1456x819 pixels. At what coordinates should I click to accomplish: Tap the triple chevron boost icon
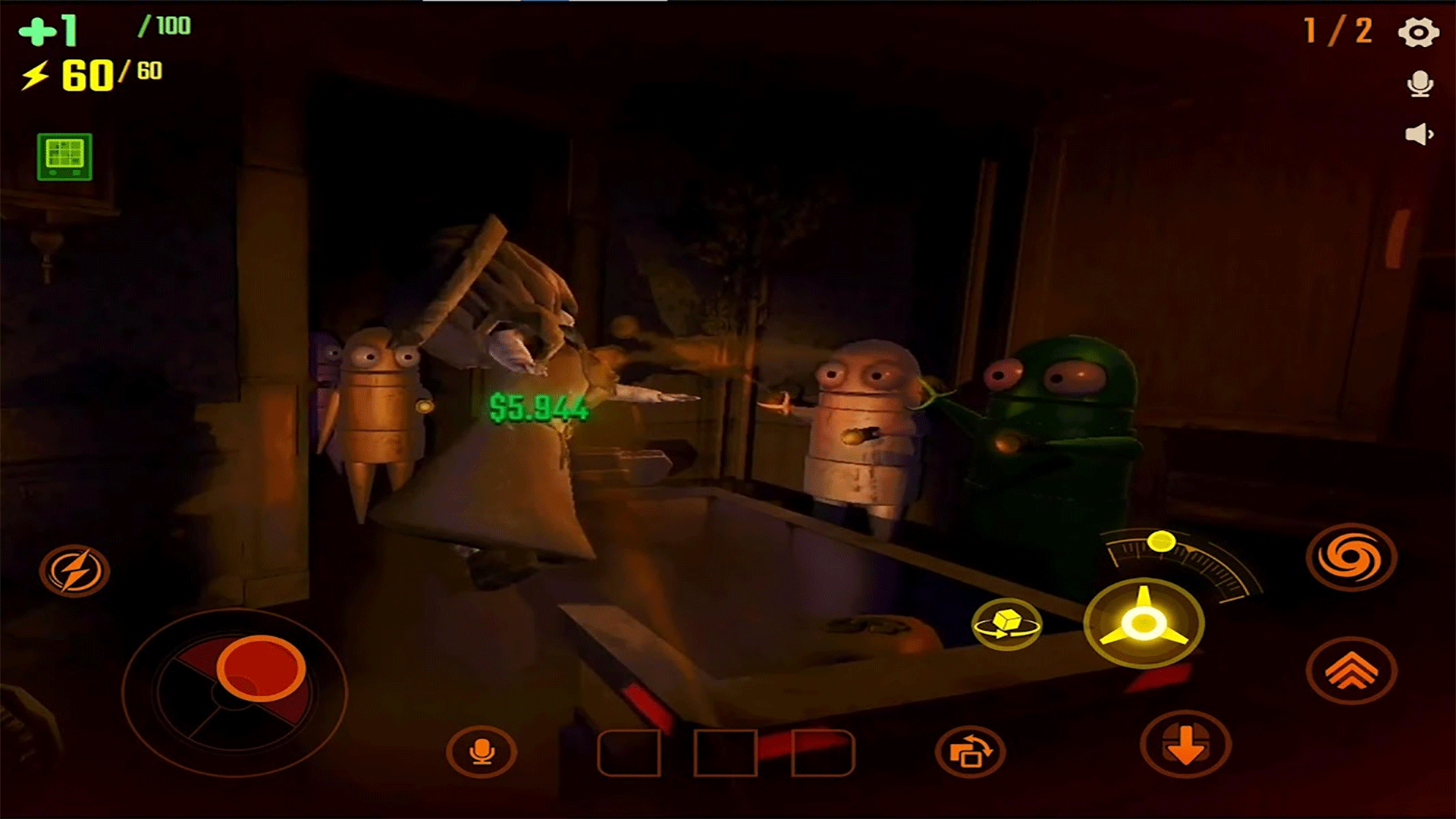1354,671
